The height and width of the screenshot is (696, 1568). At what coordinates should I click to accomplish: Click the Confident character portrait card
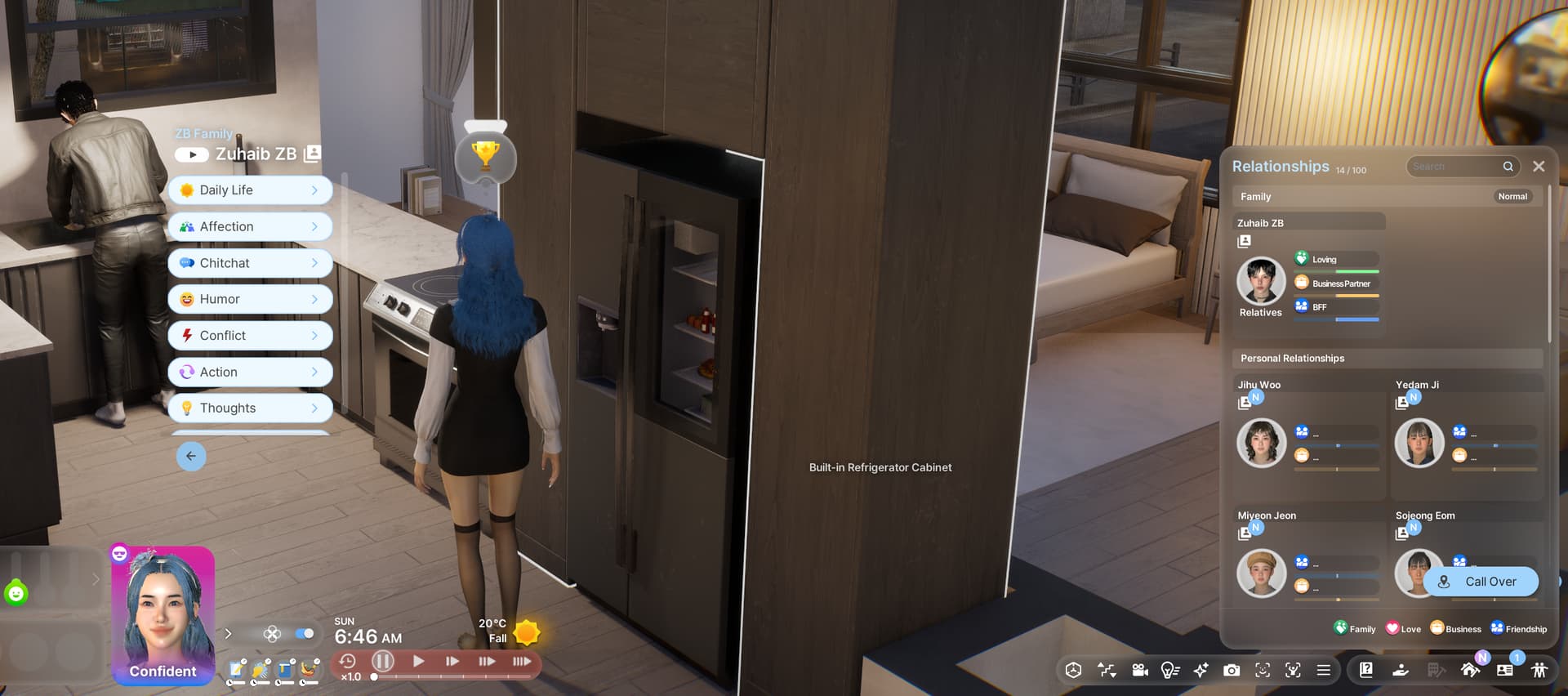tap(163, 613)
